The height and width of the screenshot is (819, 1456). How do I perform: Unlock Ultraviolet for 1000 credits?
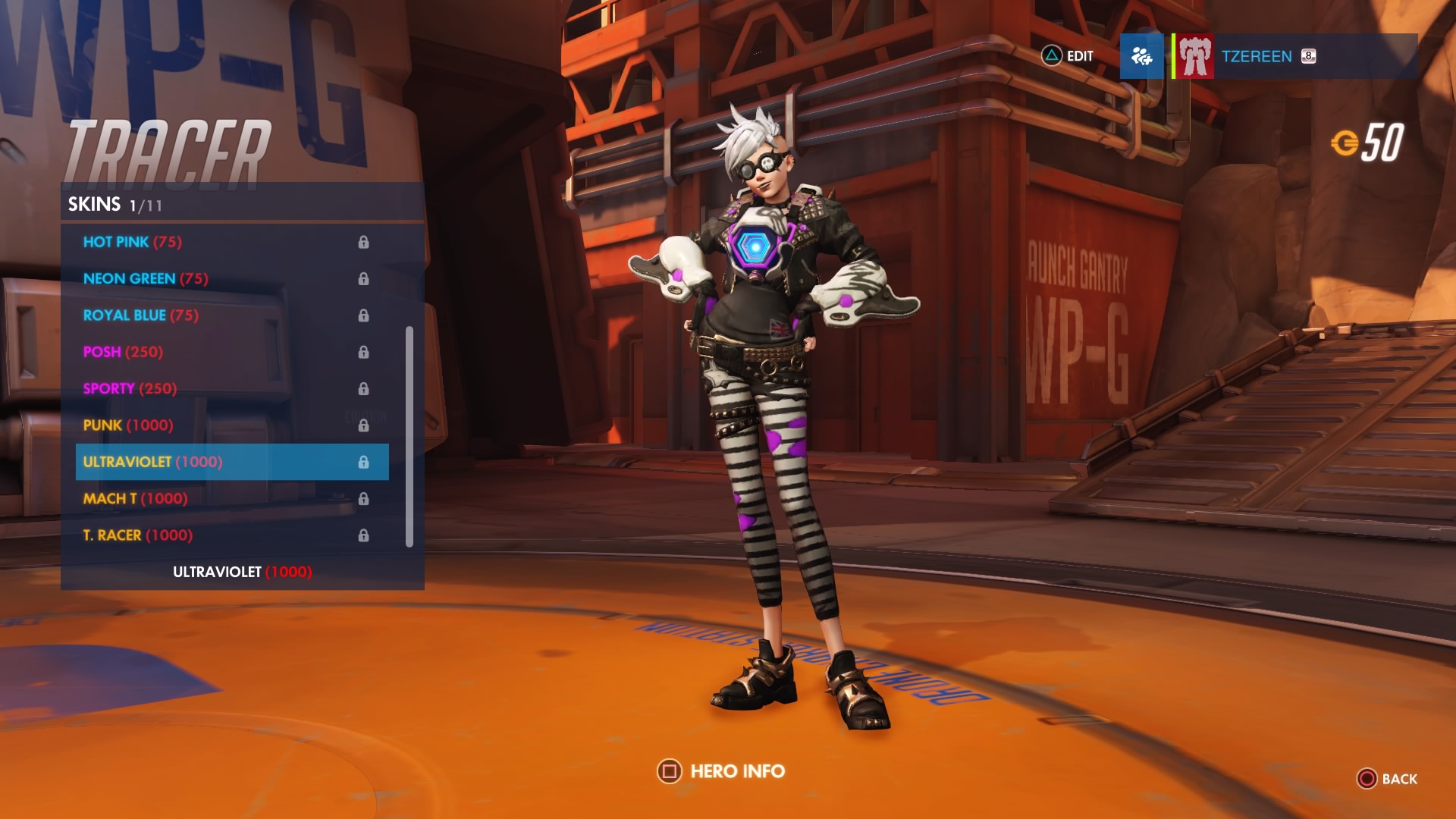(242, 572)
